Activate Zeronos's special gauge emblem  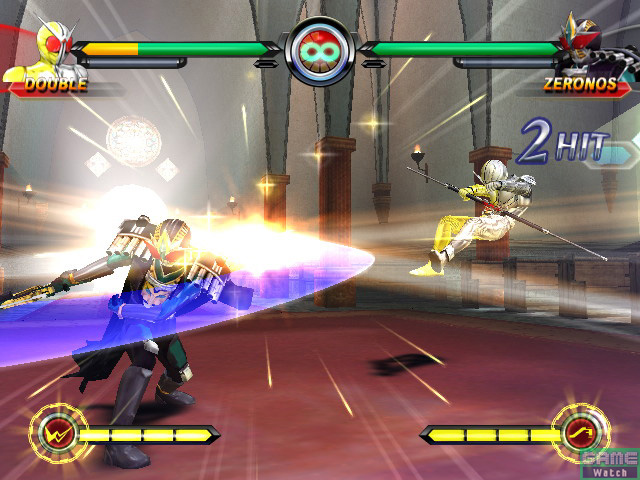pos(582,433)
